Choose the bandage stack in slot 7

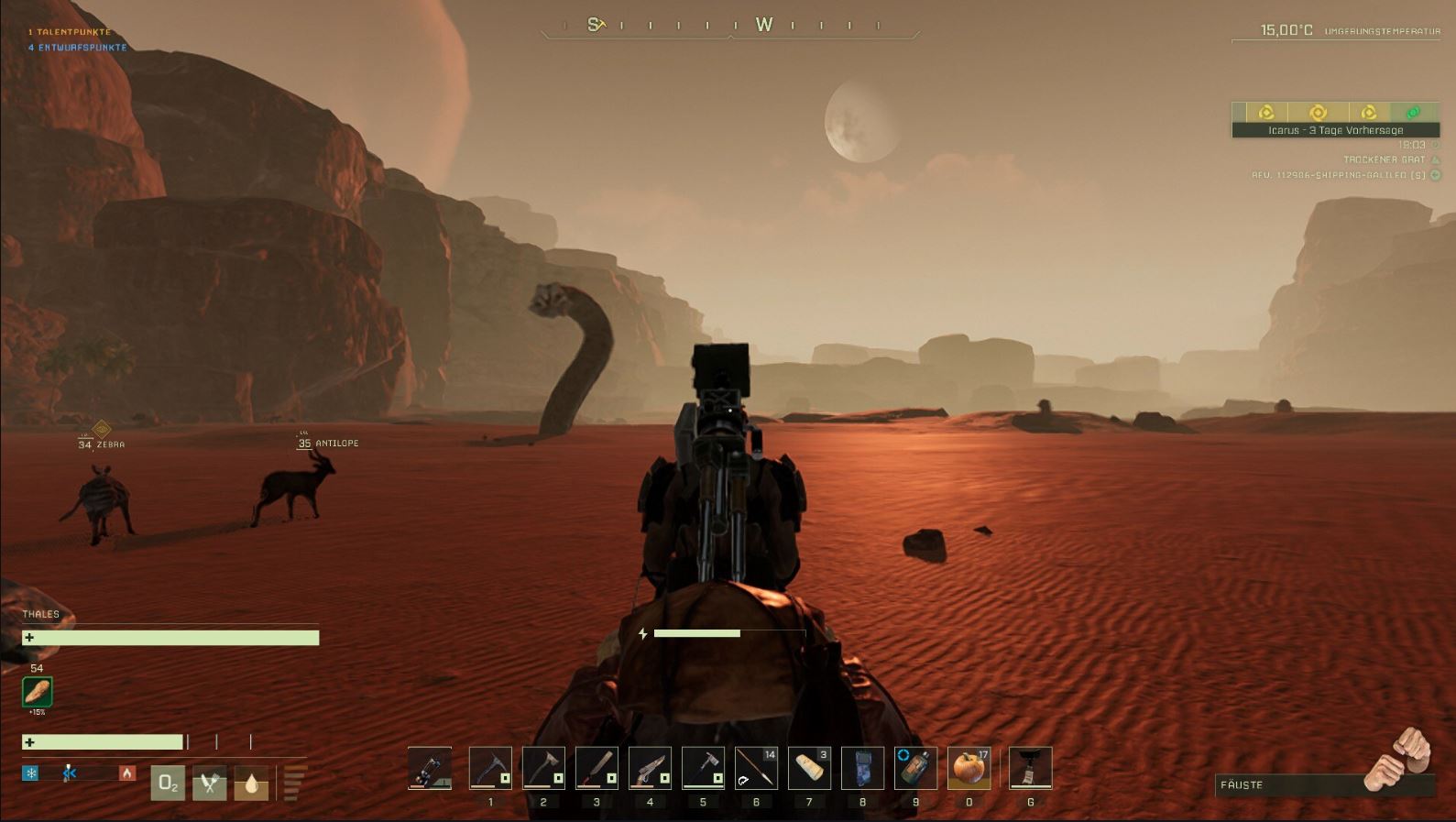(x=809, y=768)
